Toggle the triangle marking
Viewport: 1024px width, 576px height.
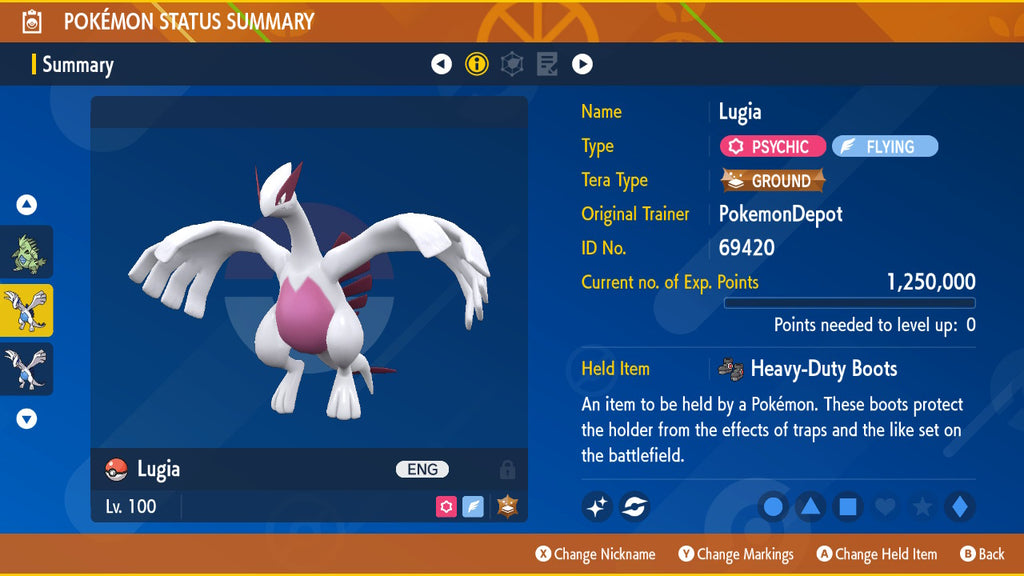810,507
